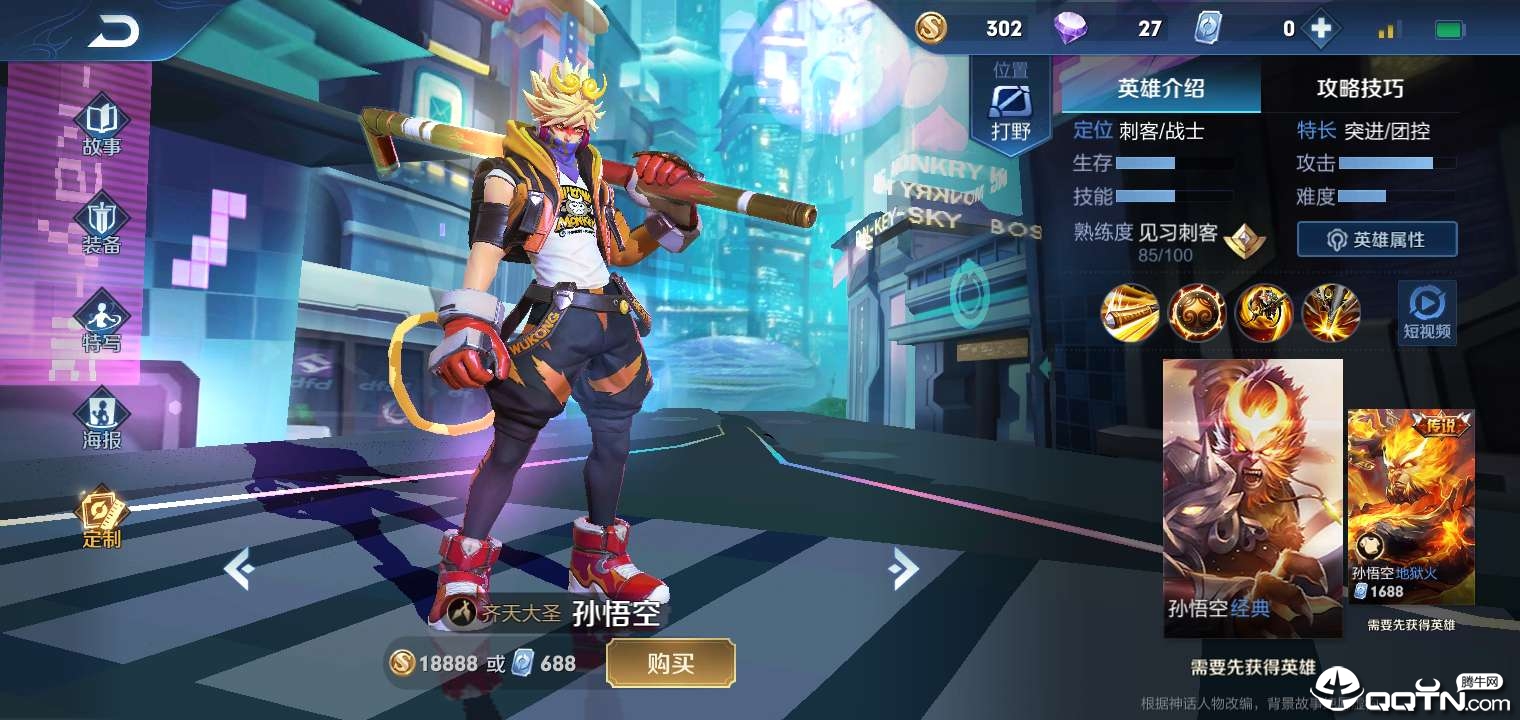Buy the hero with the 购买 button
The image size is (1520, 720).
pyautogui.click(x=670, y=663)
